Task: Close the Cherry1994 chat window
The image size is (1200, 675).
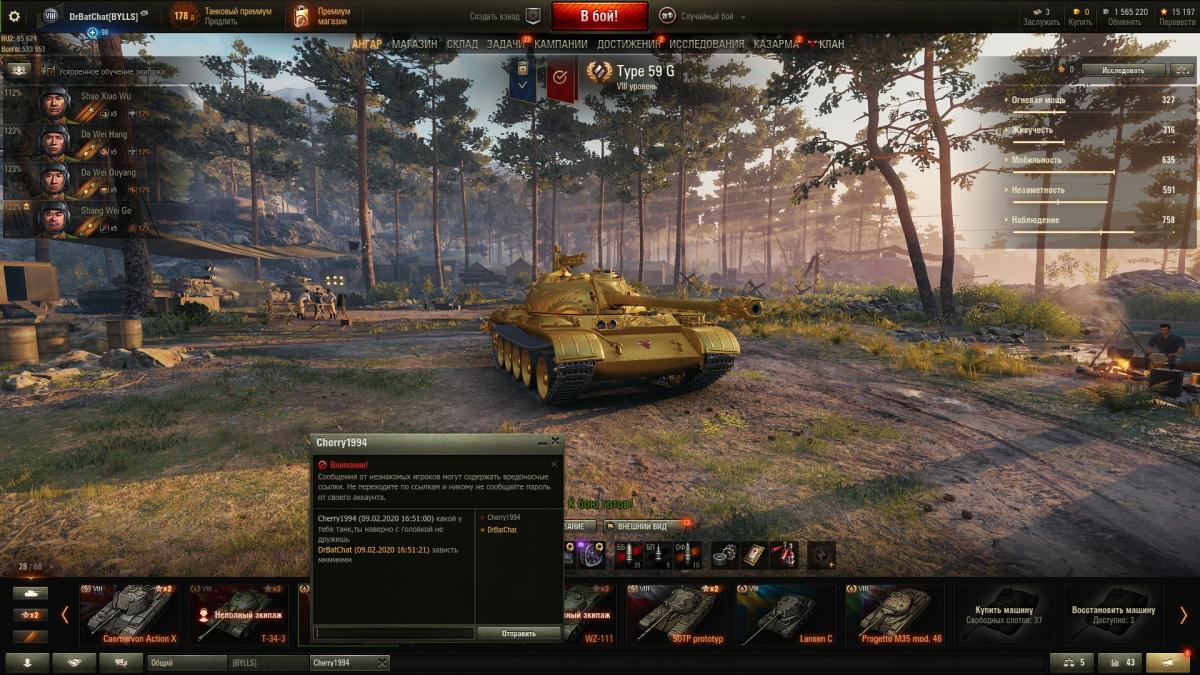Action: [556, 441]
